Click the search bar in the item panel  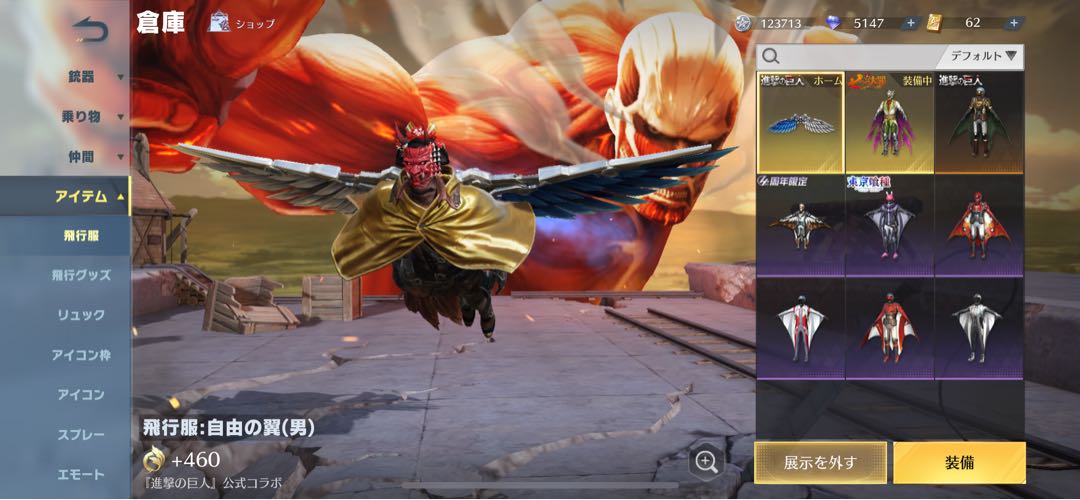coord(850,57)
